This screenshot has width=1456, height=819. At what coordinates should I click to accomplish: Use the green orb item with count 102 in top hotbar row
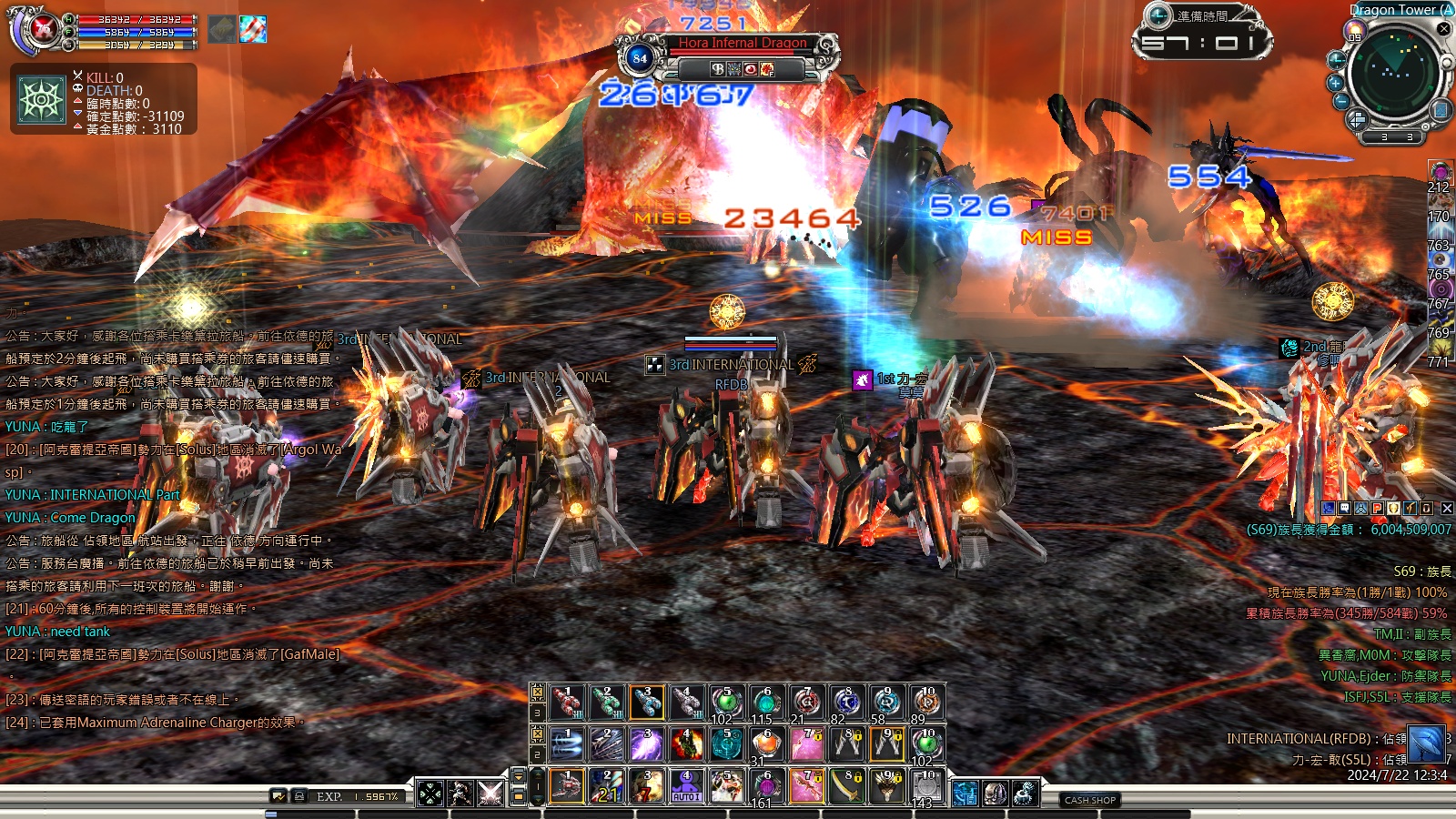tap(725, 703)
